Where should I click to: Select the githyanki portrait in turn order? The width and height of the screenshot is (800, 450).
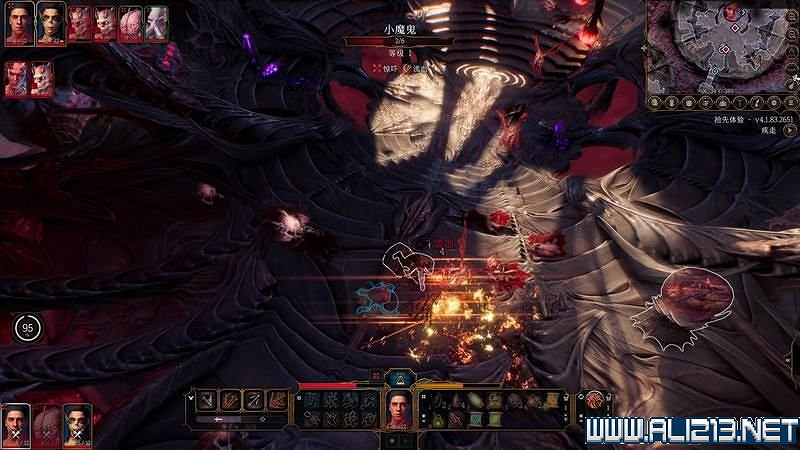pyautogui.click(x=50, y=22)
